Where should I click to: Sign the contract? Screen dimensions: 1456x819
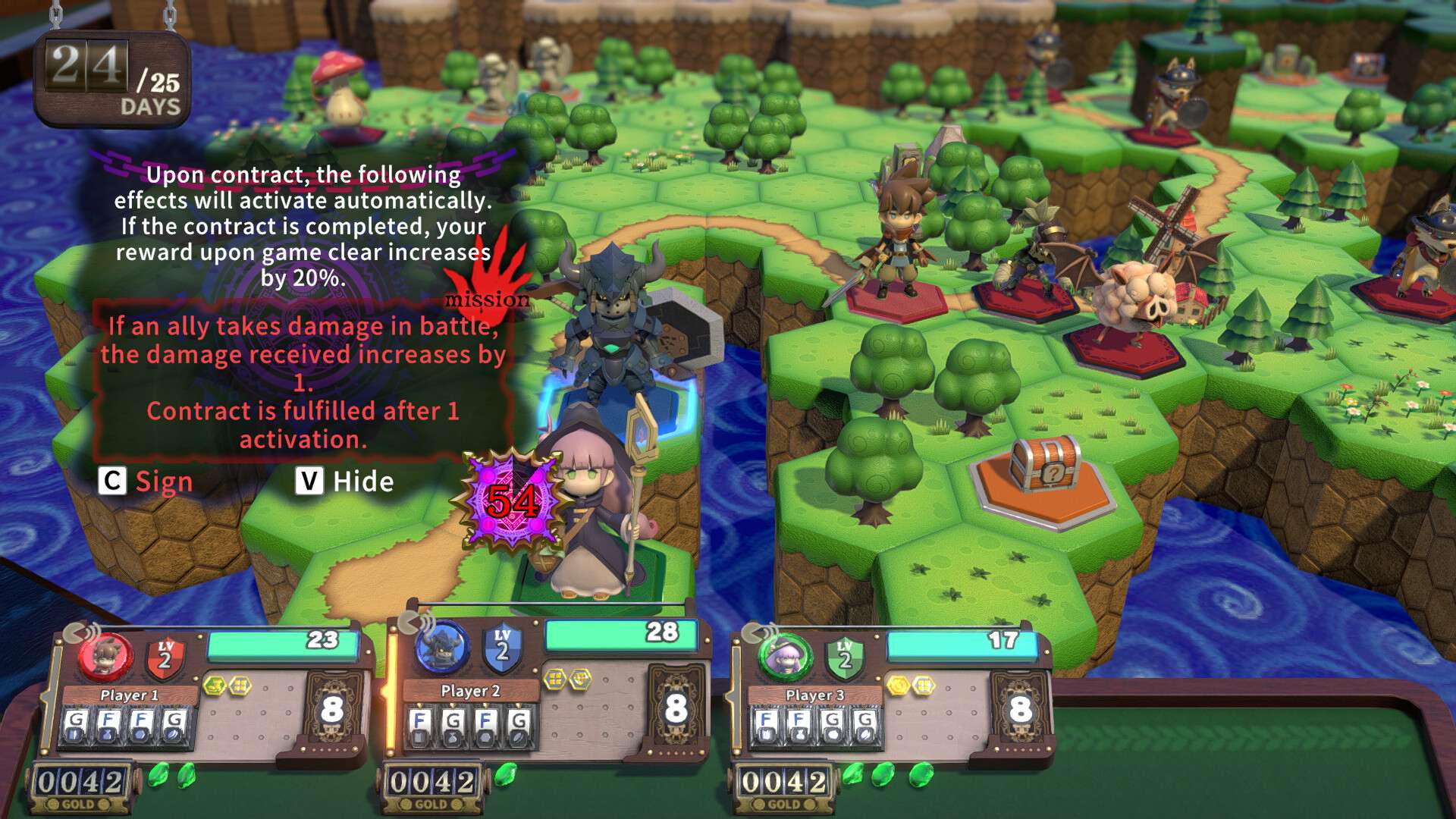pos(146,482)
